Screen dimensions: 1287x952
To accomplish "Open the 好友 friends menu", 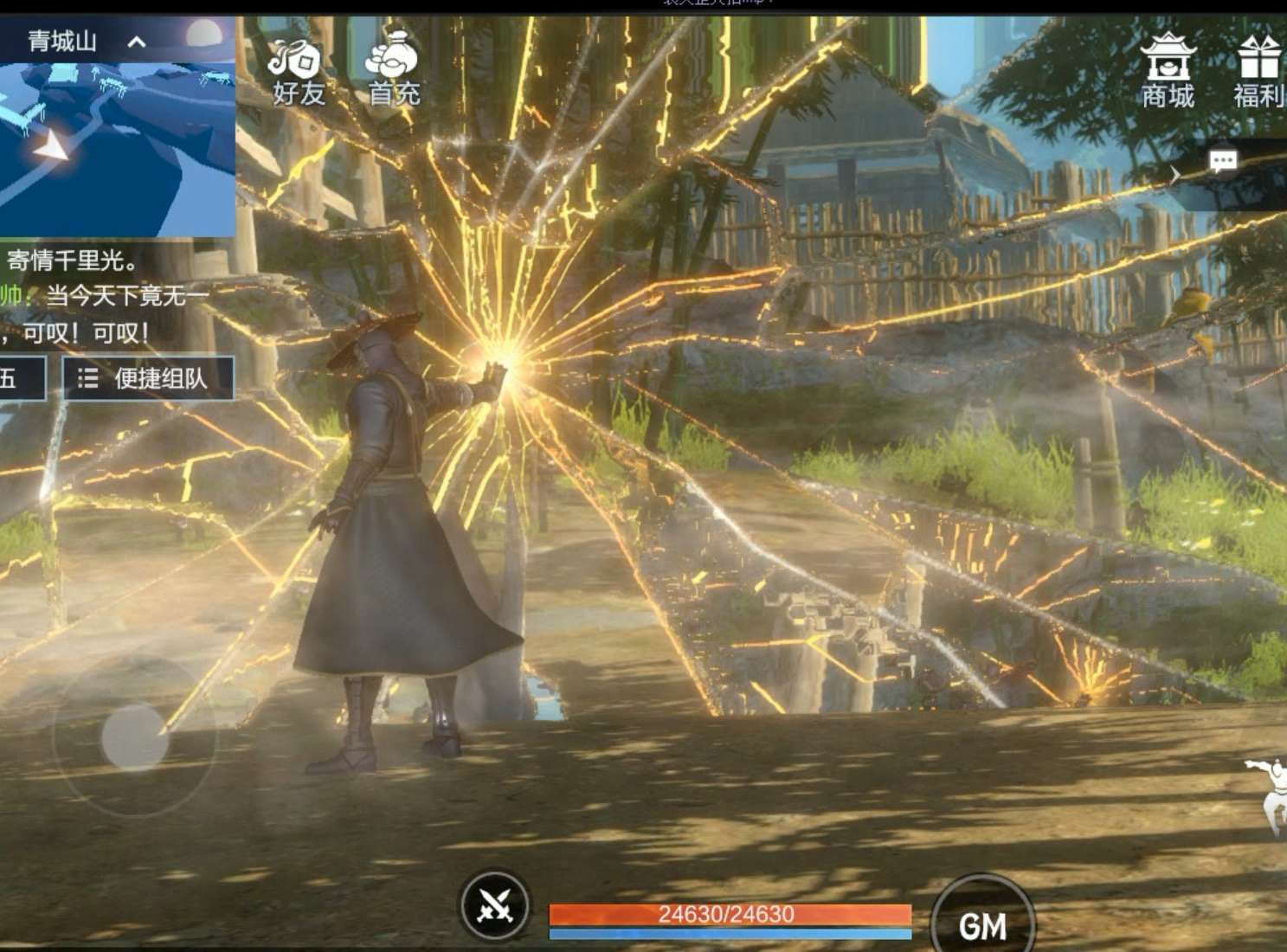I will click(298, 73).
